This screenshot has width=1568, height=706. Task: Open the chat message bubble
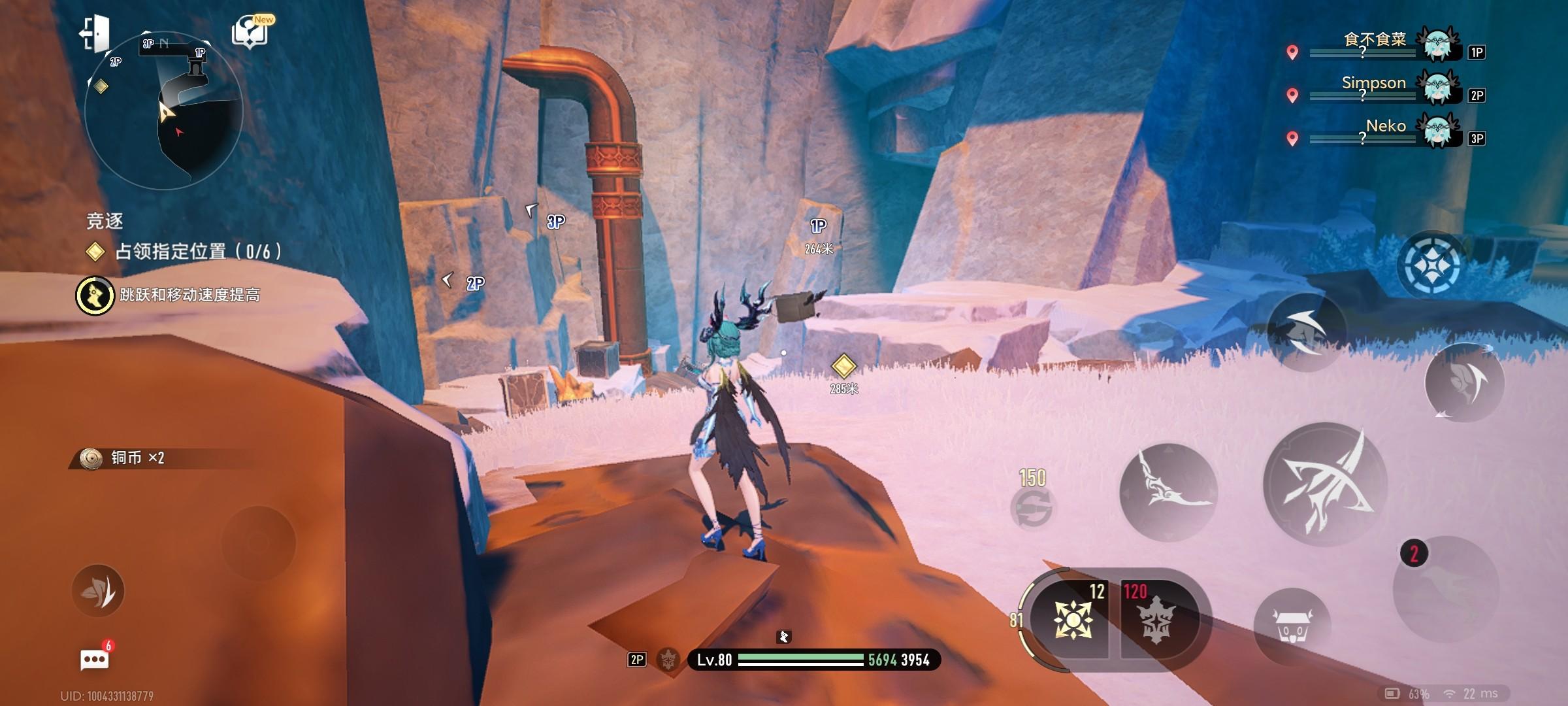coord(95,659)
